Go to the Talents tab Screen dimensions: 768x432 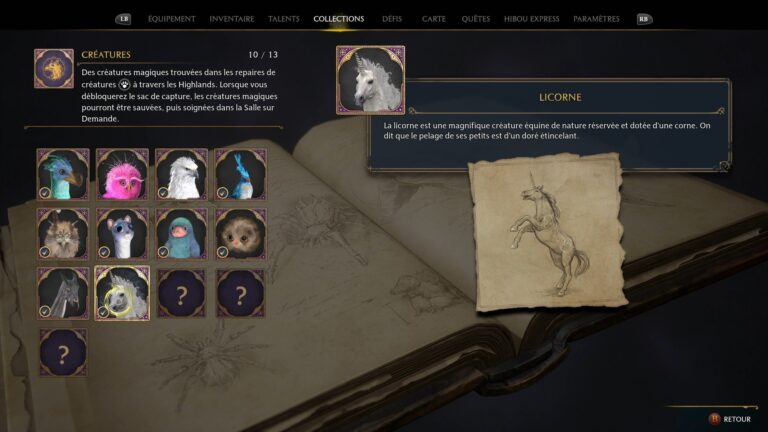[284, 19]
